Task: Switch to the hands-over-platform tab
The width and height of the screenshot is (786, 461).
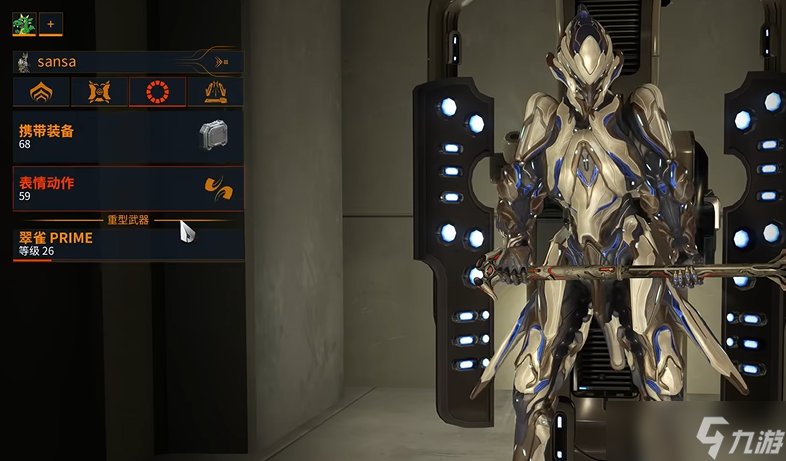Action: (x=216, y=93)
